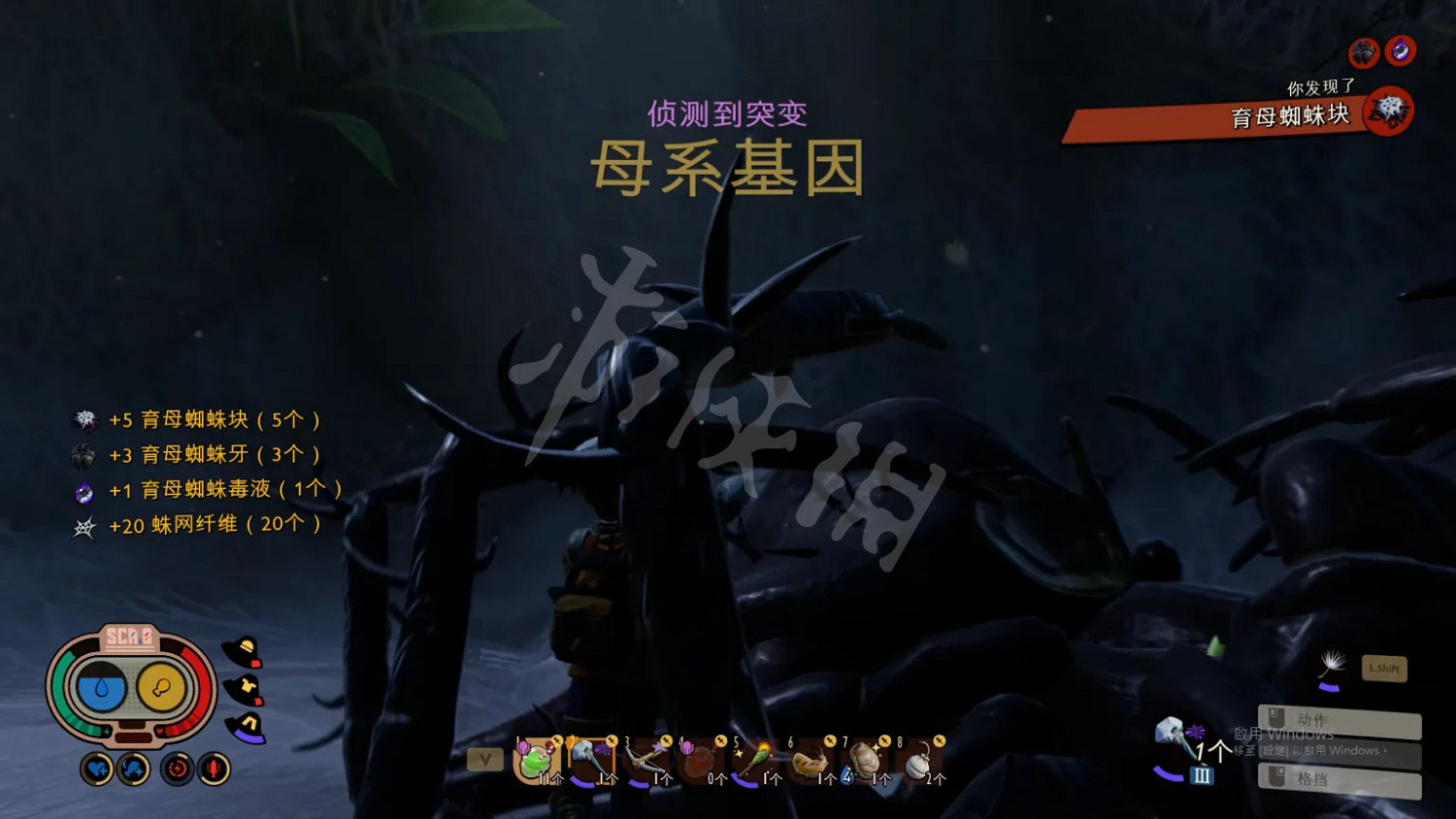Viewport: 1456px width, 819px height.
Task: Click the thirst water-drop gauge on the SCA.B
Action: tap(102, 689)
